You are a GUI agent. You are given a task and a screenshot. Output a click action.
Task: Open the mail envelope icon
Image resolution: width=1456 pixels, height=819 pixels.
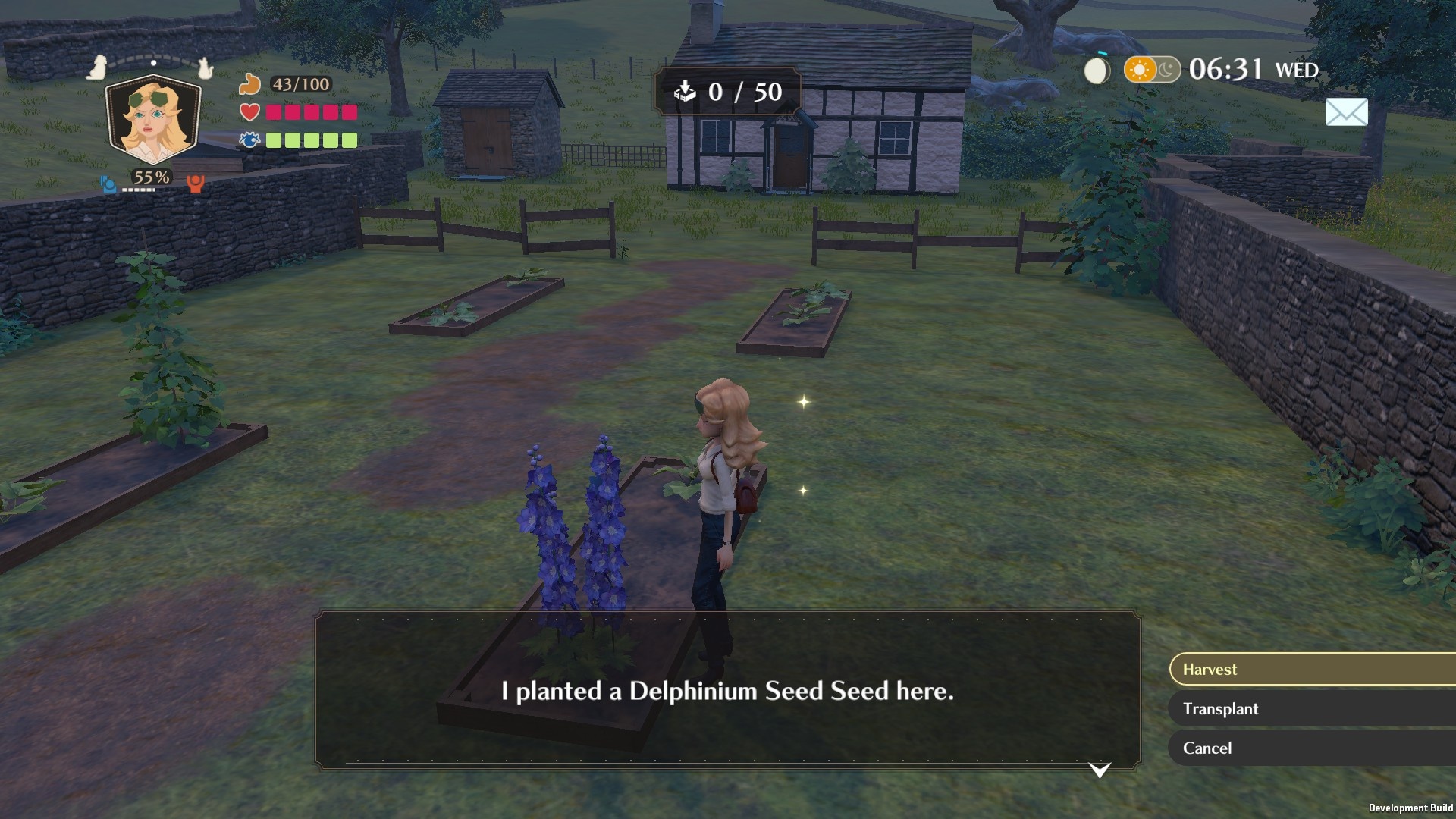[x=1346, y=112]
